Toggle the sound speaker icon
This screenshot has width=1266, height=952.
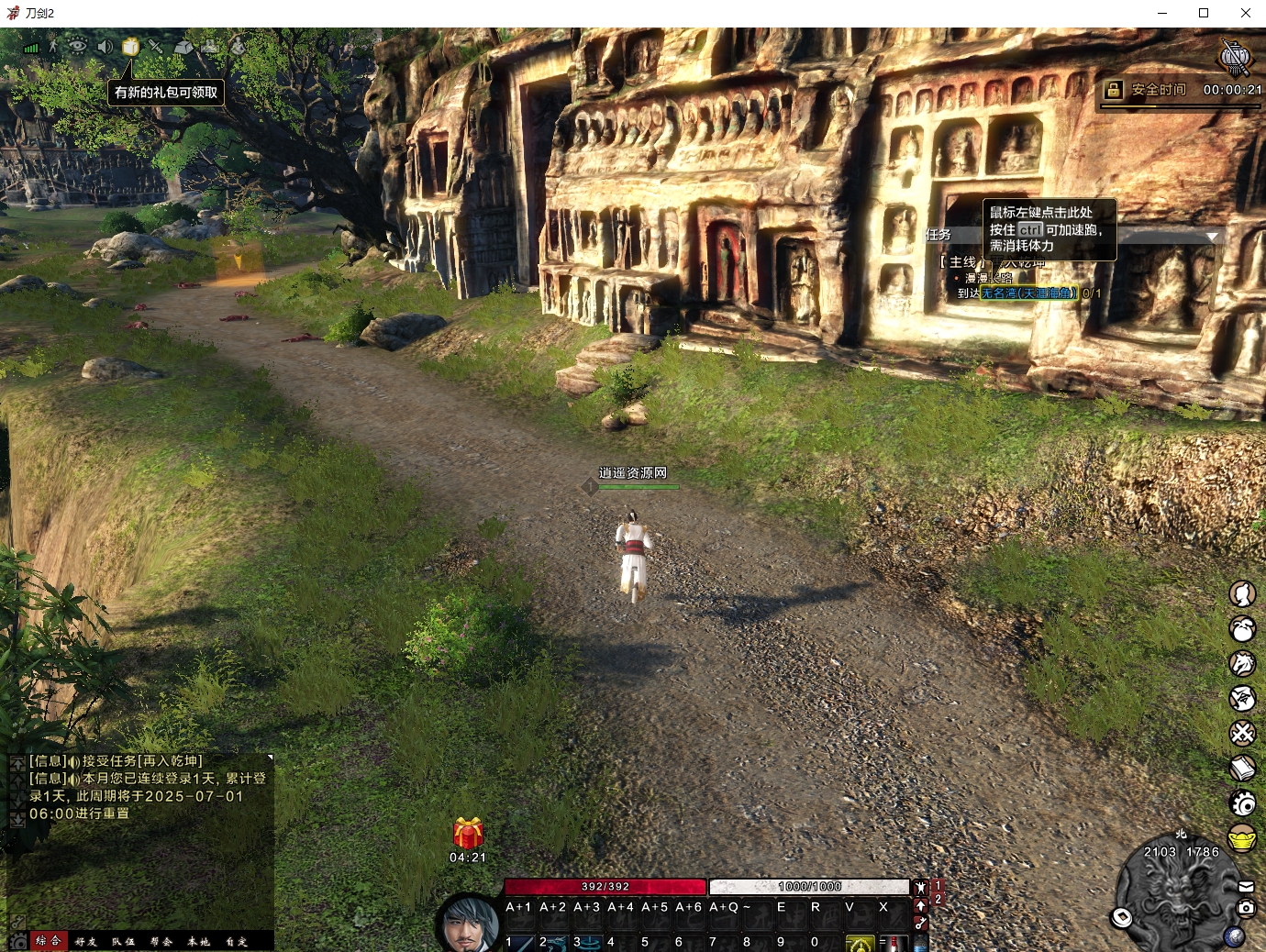pyautogui.click(x=105, y=47)
